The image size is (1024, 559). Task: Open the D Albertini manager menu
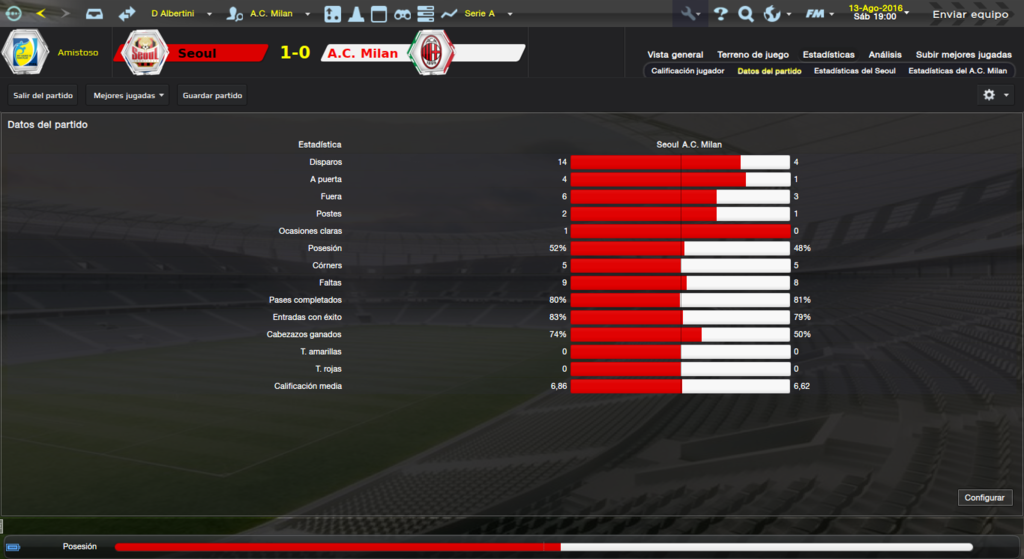pos(181,14)
